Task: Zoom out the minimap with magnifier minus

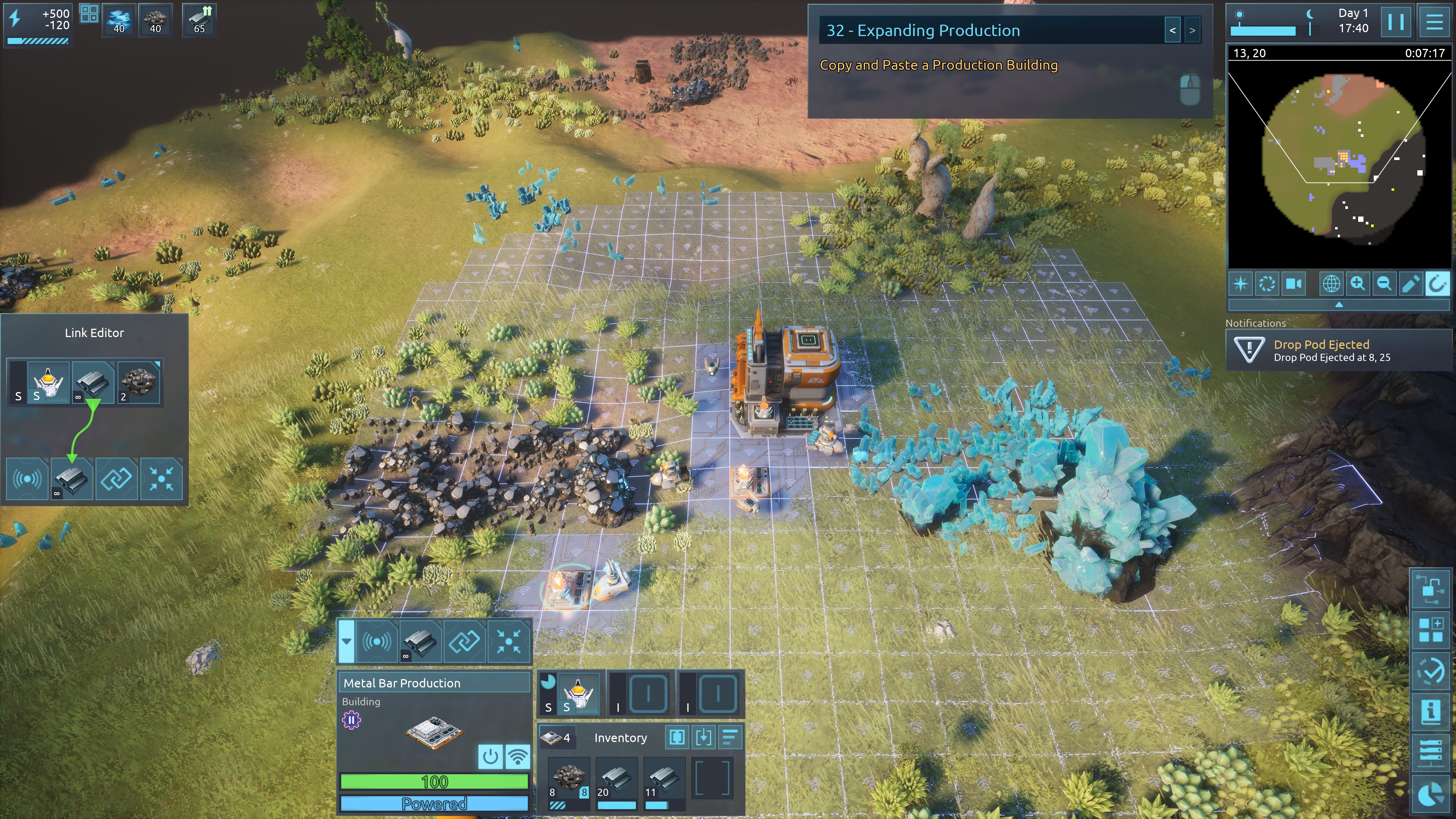Action: 1384,283
